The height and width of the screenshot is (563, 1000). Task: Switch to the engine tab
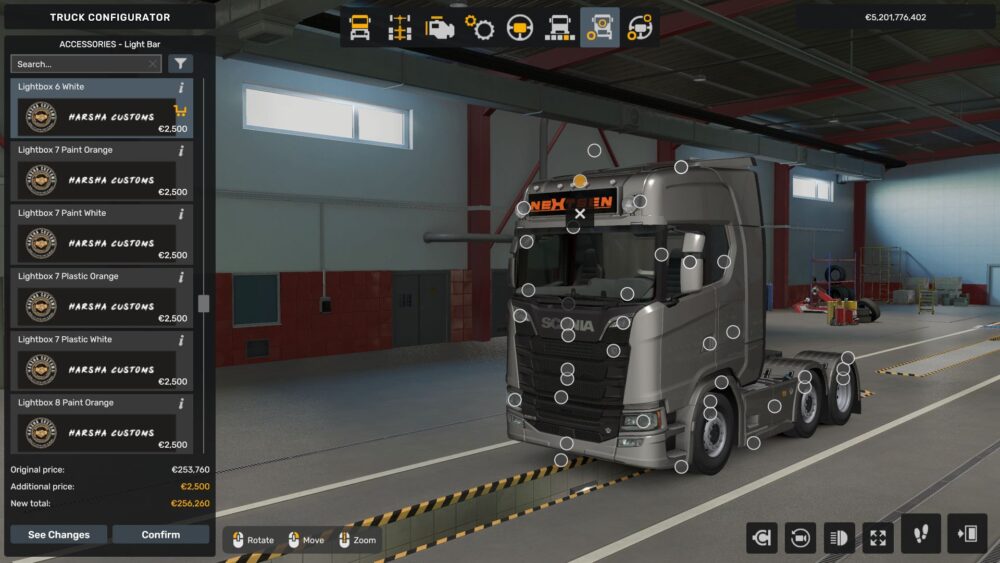click(x=440, y=28)
